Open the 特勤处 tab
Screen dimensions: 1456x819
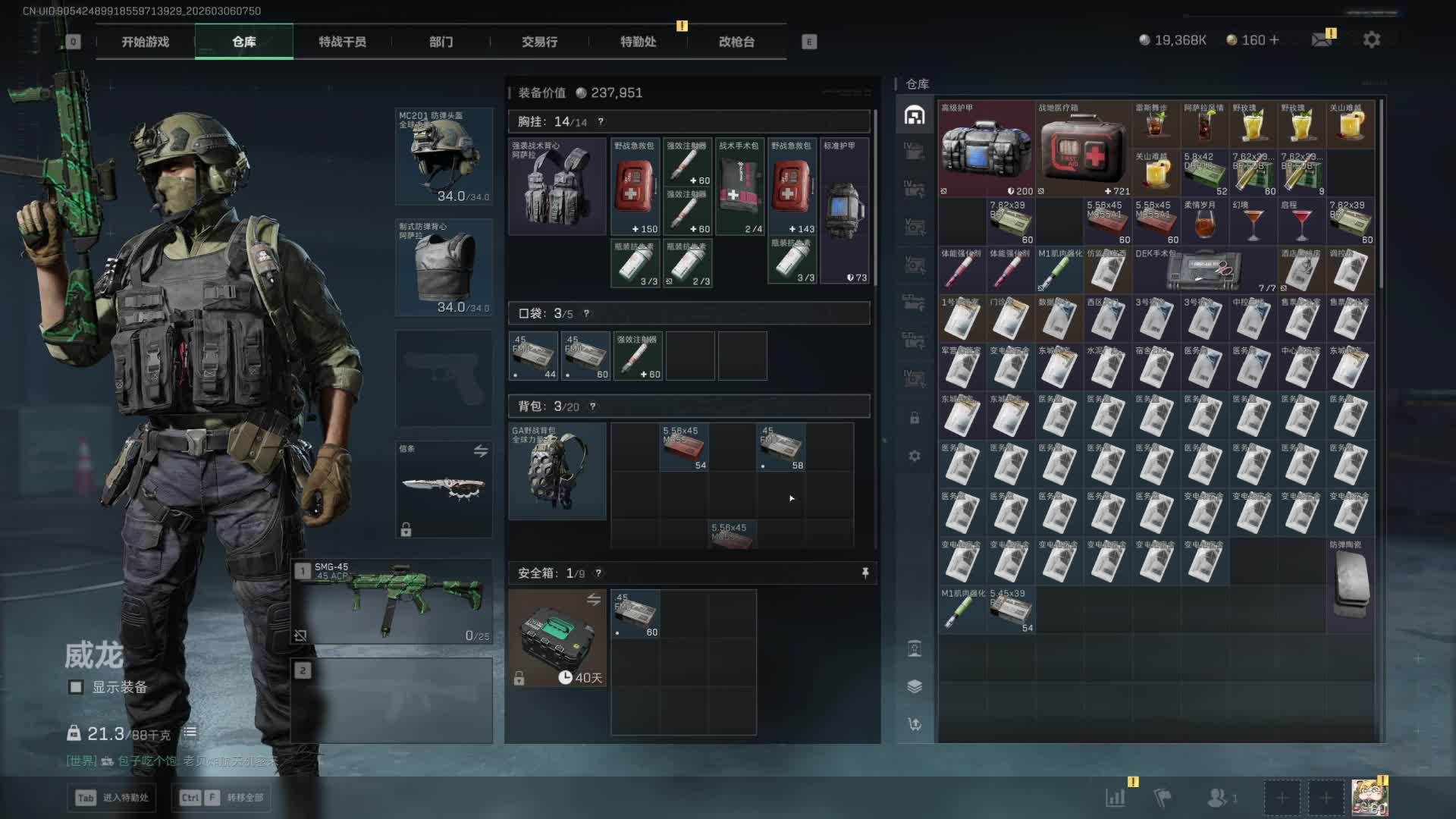638,42
